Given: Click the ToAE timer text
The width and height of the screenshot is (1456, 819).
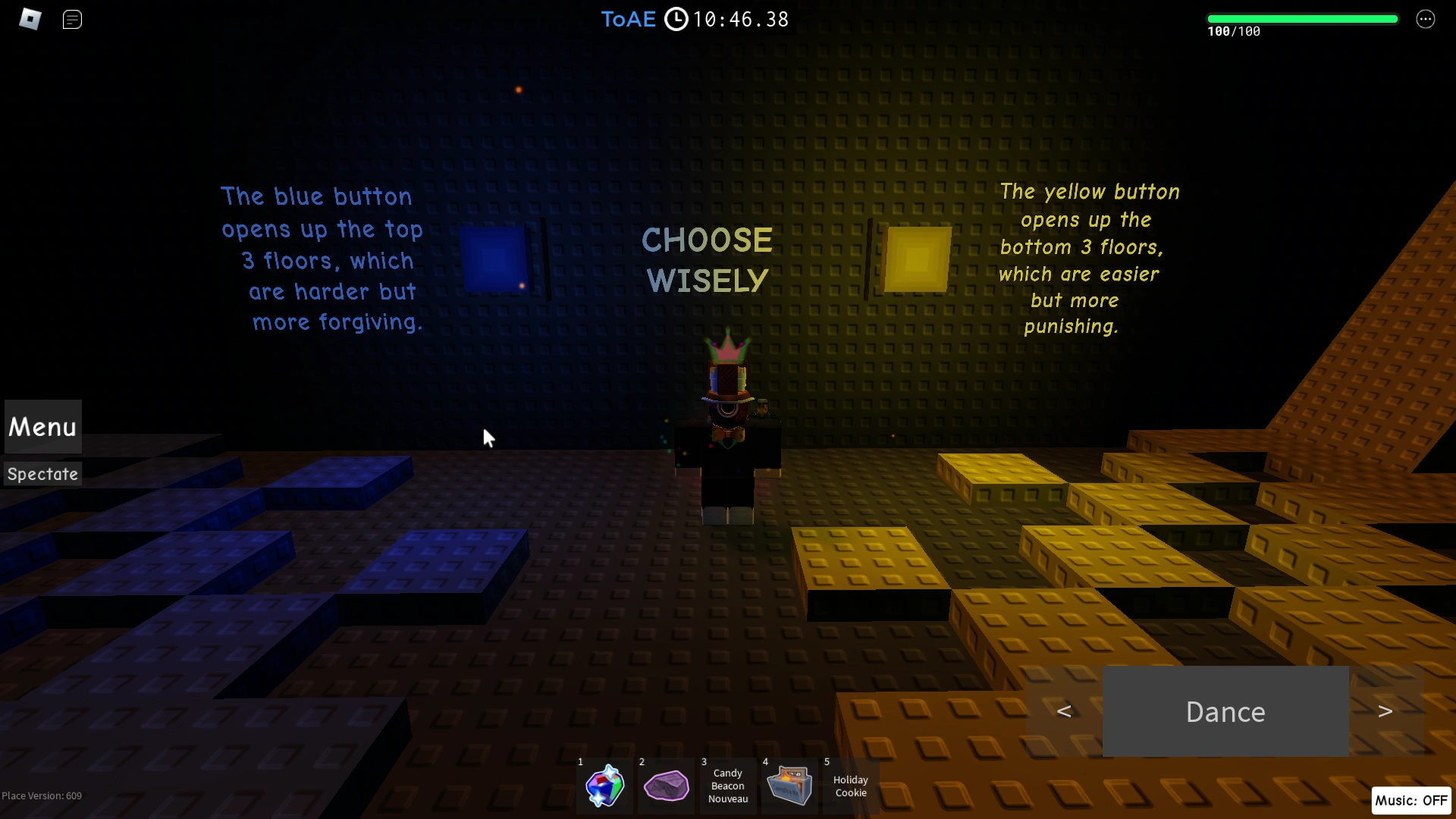Looking at the screenshot, I should 628,19.
